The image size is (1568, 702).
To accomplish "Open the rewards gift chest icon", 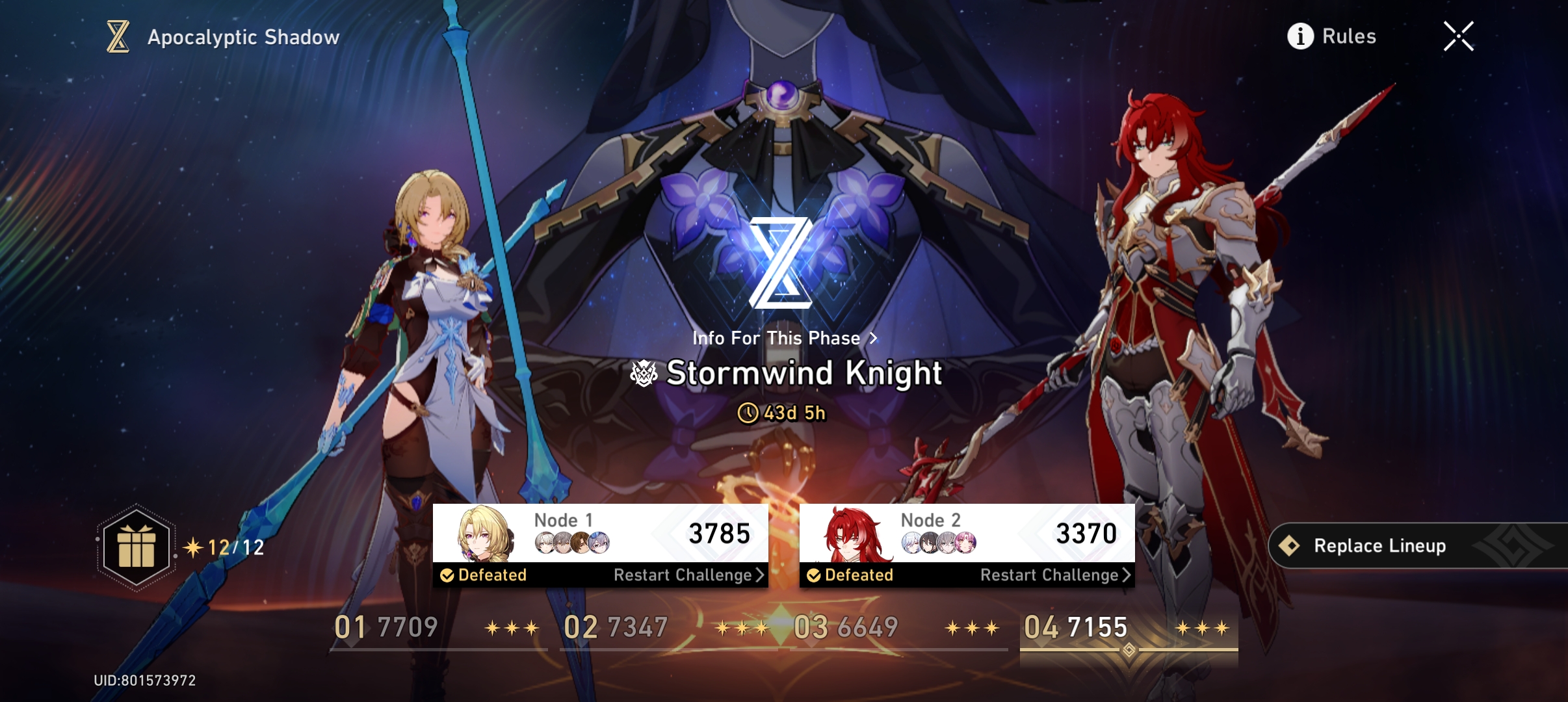I will coord(135,548).
